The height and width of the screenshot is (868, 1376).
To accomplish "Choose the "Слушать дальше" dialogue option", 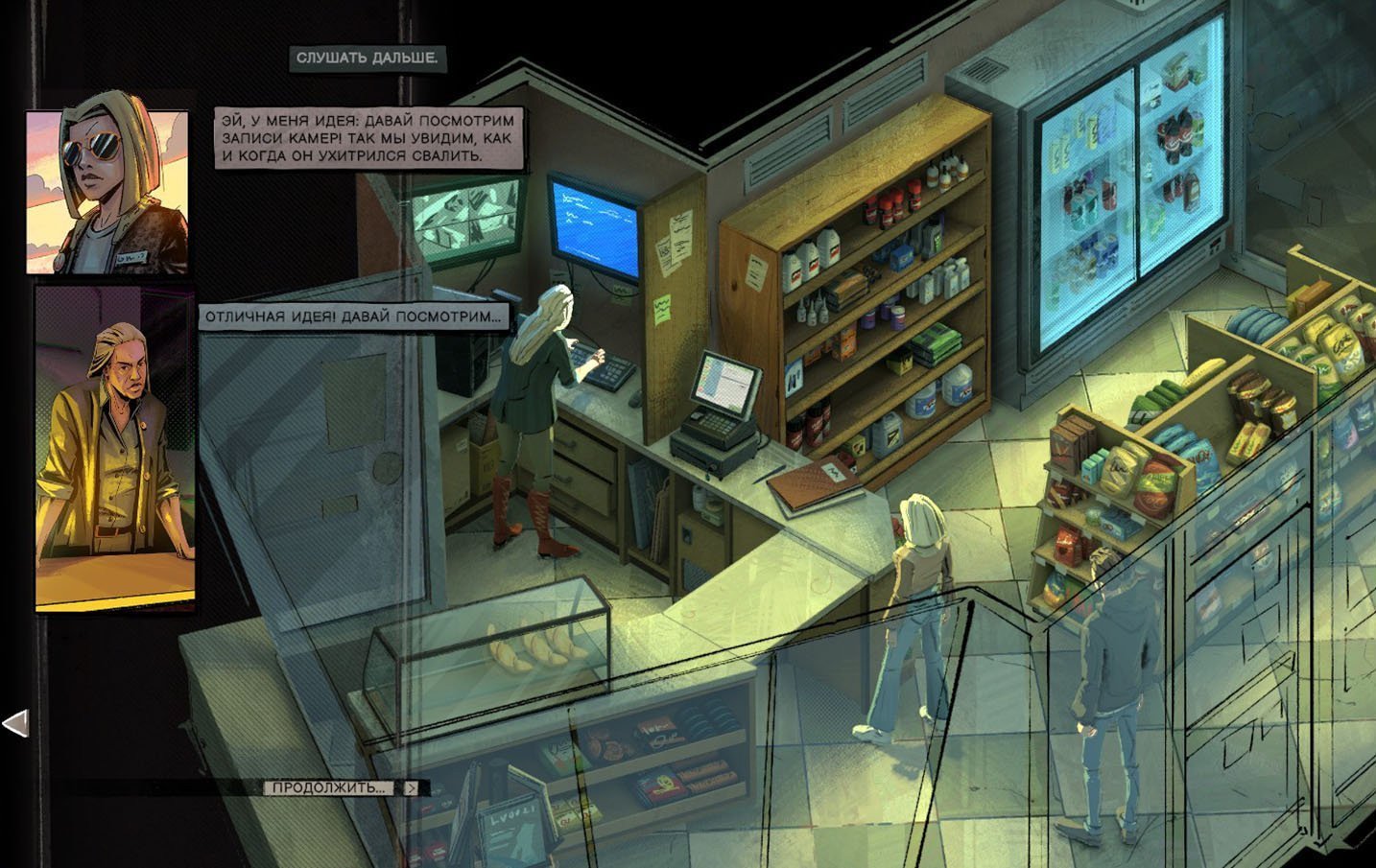I will point(367,59).
